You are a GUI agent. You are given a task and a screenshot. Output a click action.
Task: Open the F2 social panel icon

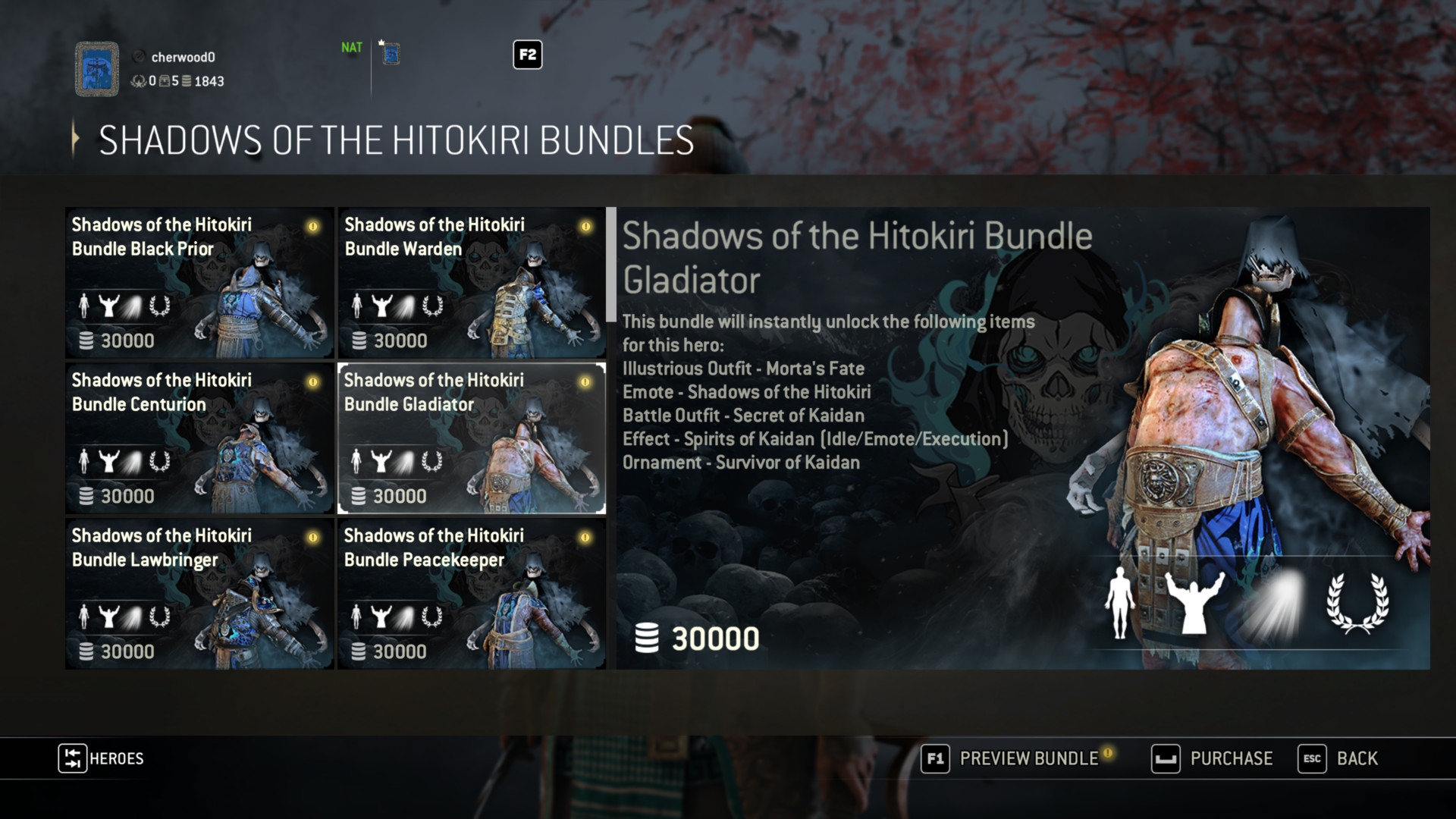[528, 55]
